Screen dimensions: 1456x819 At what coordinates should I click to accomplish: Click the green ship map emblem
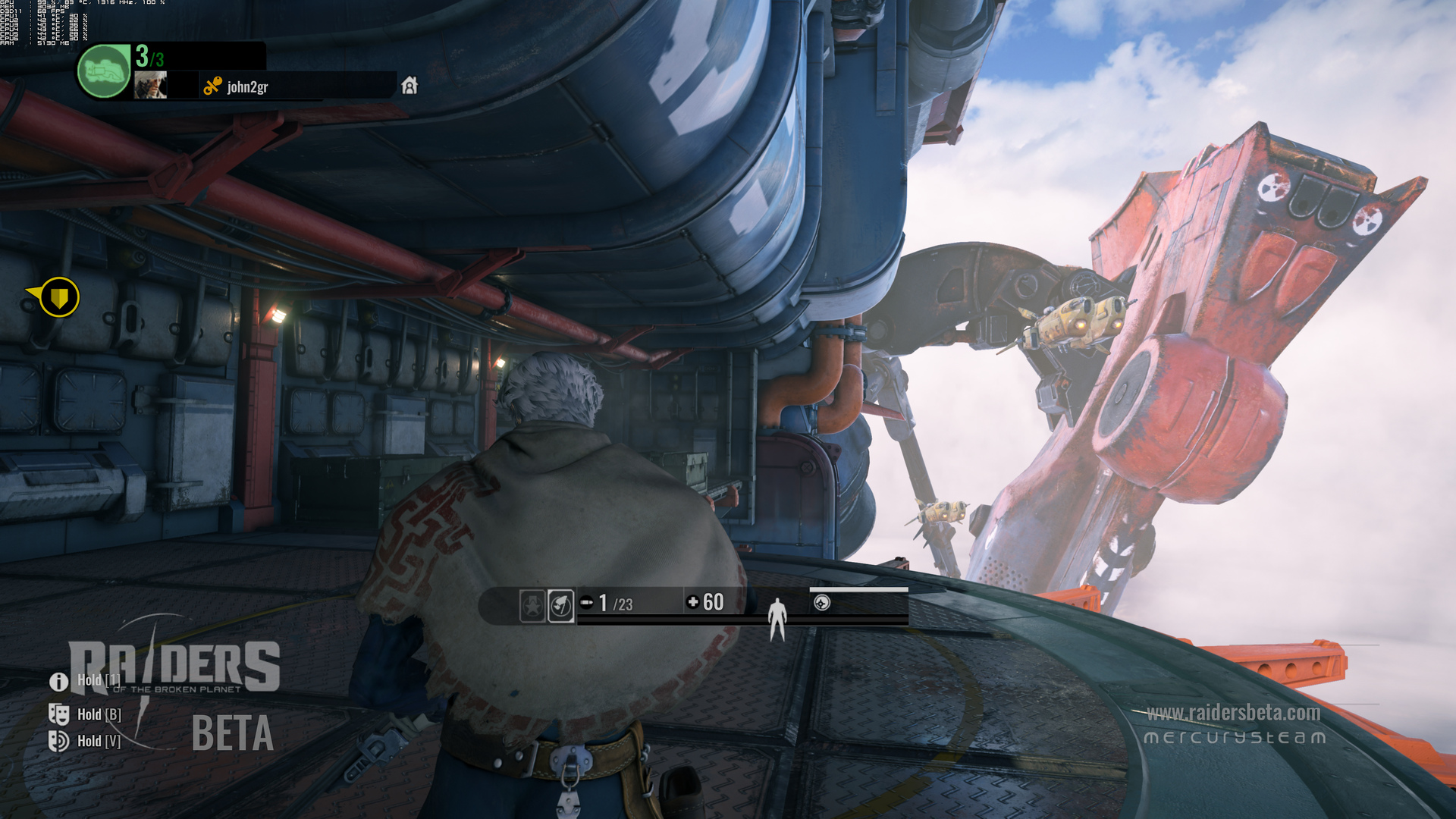(x=104, y=71)
